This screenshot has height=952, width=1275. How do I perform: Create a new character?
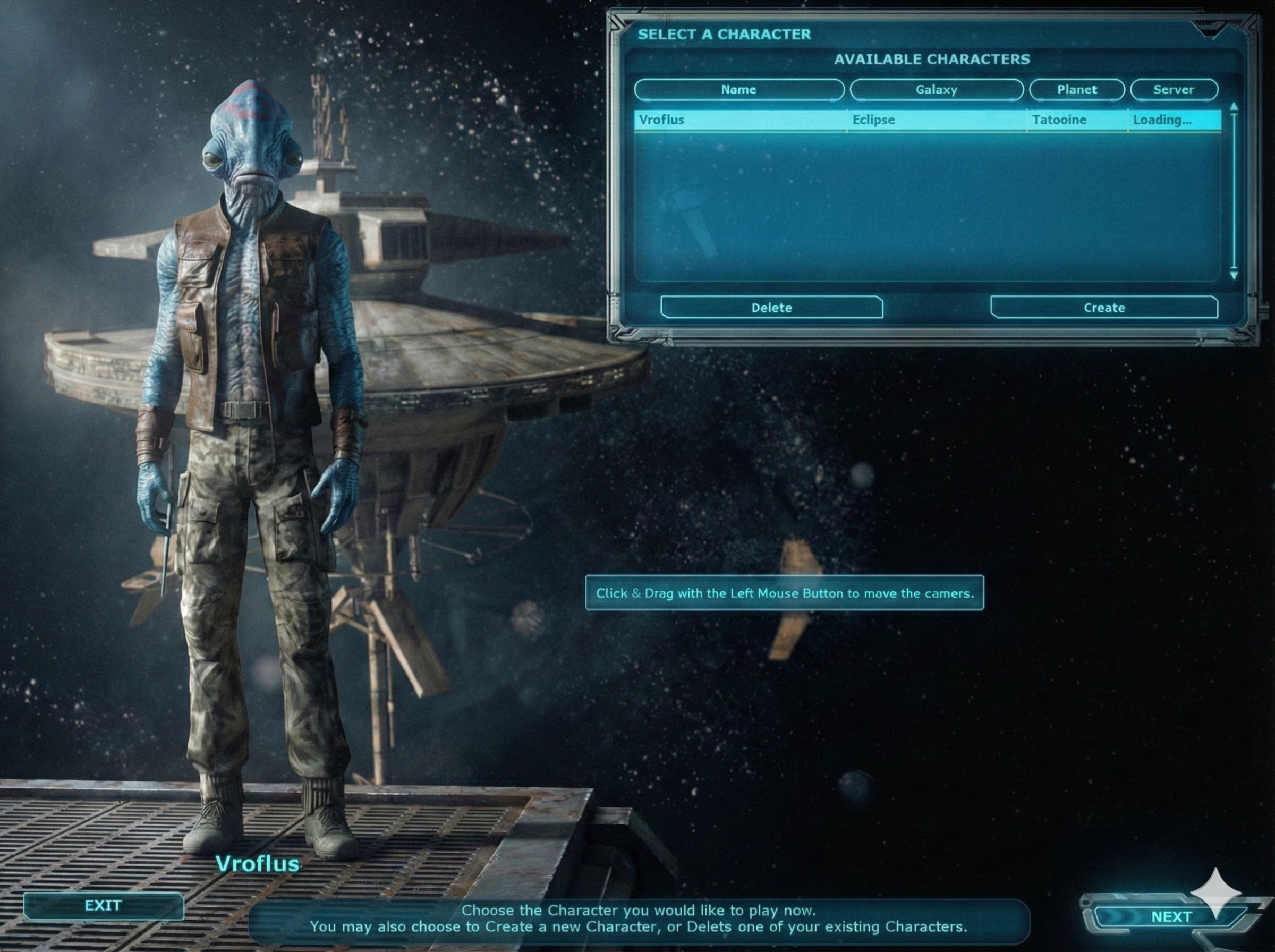pyautogui.click(x=1104, y=308)
